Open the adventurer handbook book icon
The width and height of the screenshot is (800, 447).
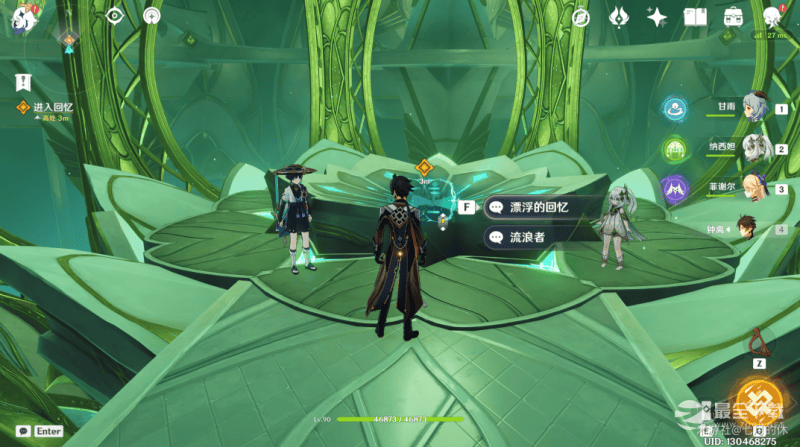pyautogui.click(x=695, y=17)
